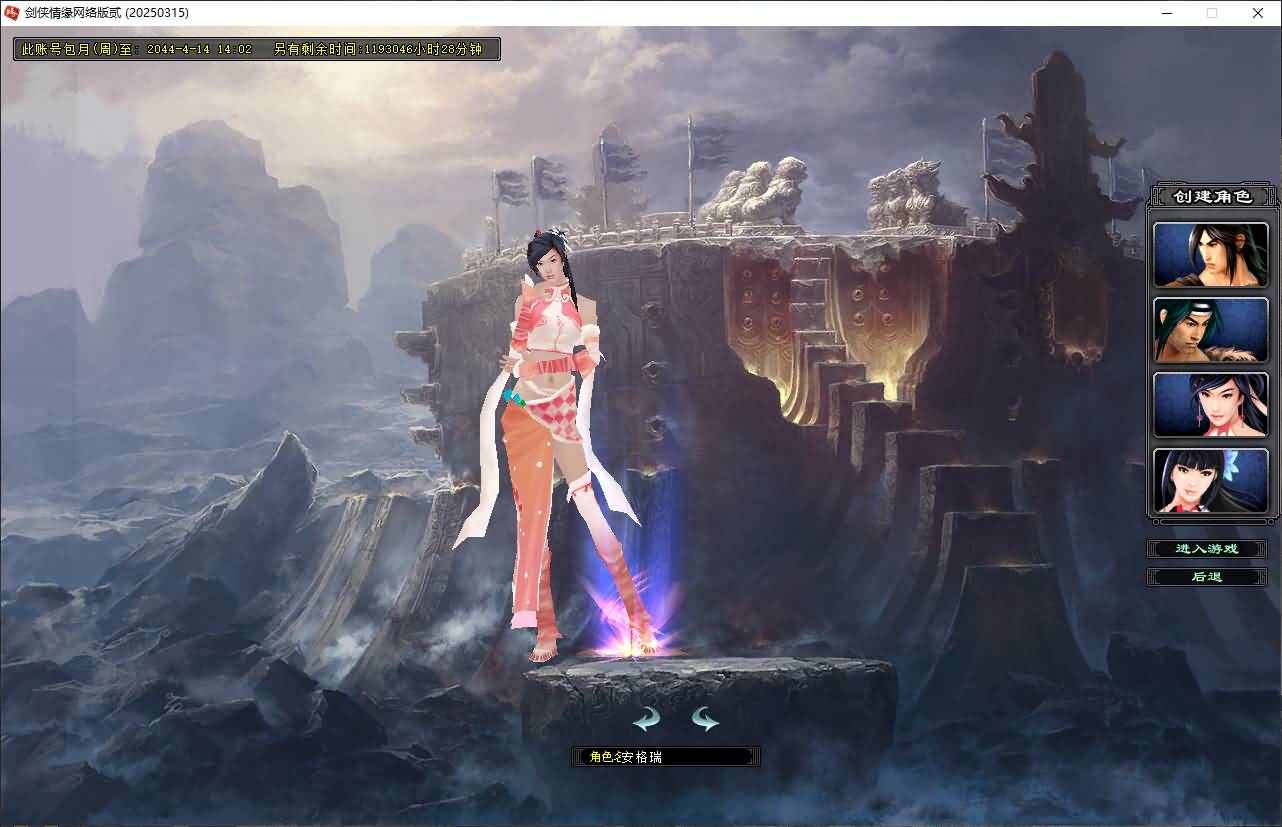
Task: Select the green-haired martial artist portrait
Action: [x=1210, y=330]
